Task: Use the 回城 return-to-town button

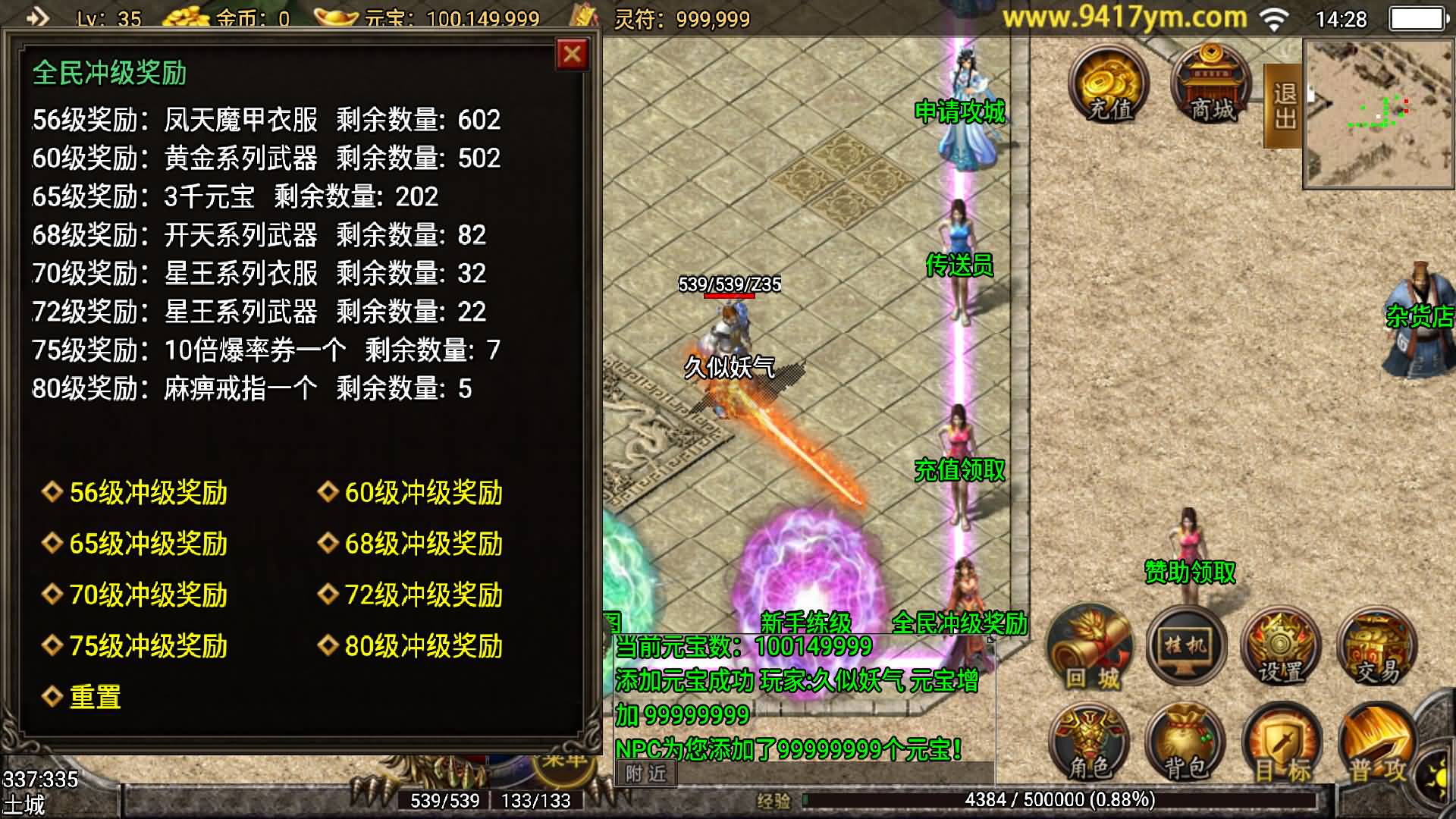Action: 1090,648
